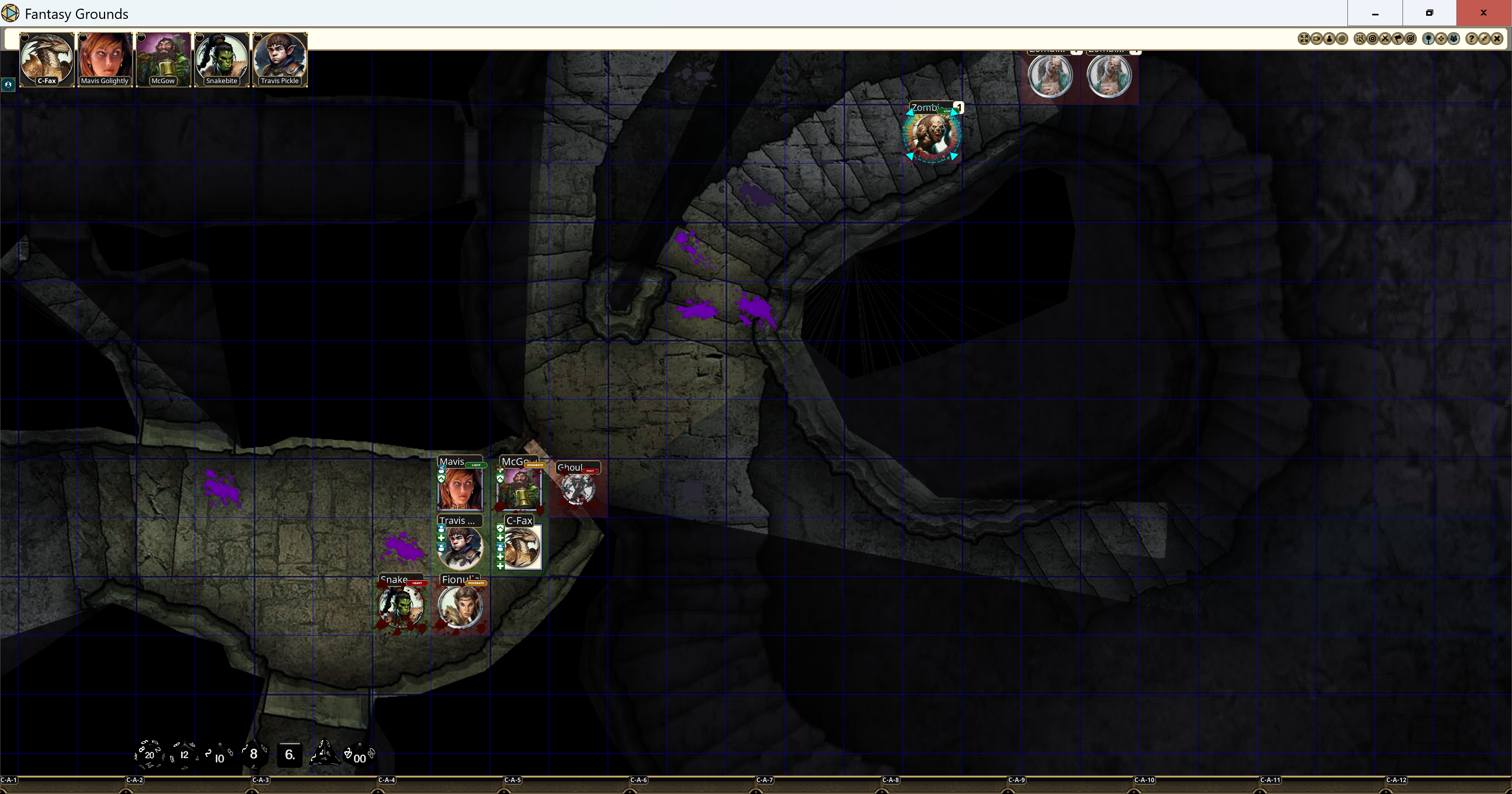Click the crossed swords combat icon
Viewport: 1512px width, 794px height.
tap(1386, 39)
